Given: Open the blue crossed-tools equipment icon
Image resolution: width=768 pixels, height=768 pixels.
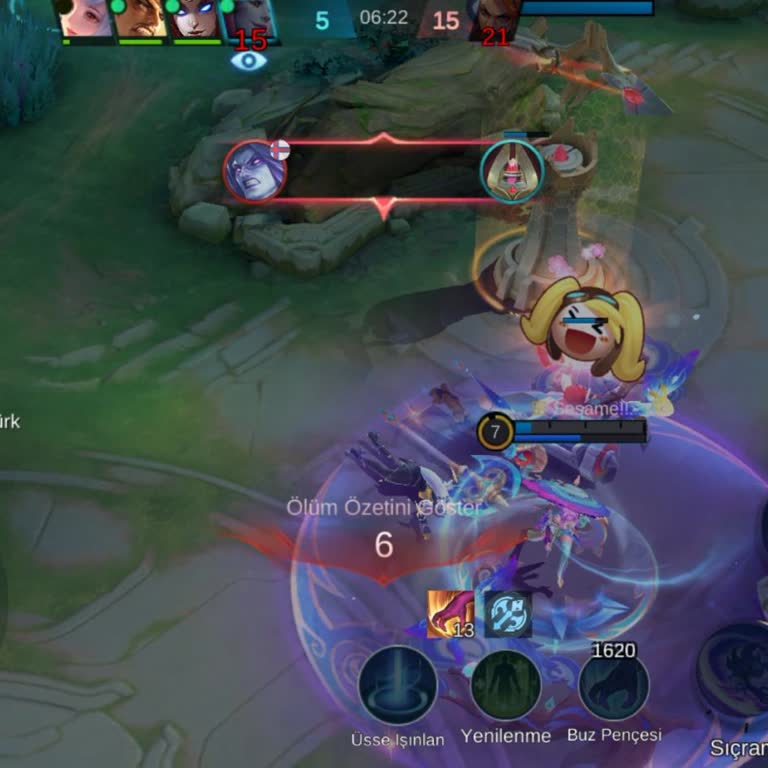Looking at the screenshot, I should (x=507, y=613).
